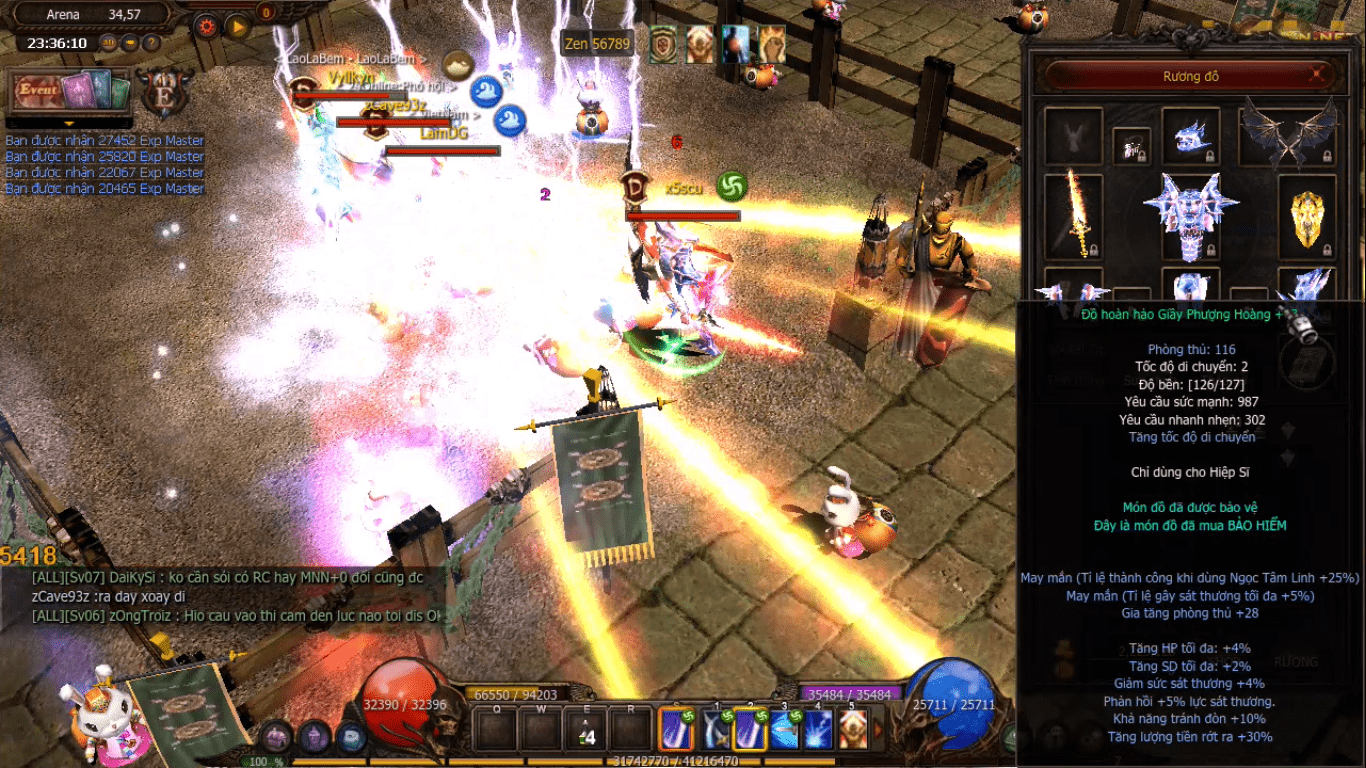Select the blue dragon helmet slot
Image resolution: width=1366 pixels, height=768 pixels.
coord(1190,136)
